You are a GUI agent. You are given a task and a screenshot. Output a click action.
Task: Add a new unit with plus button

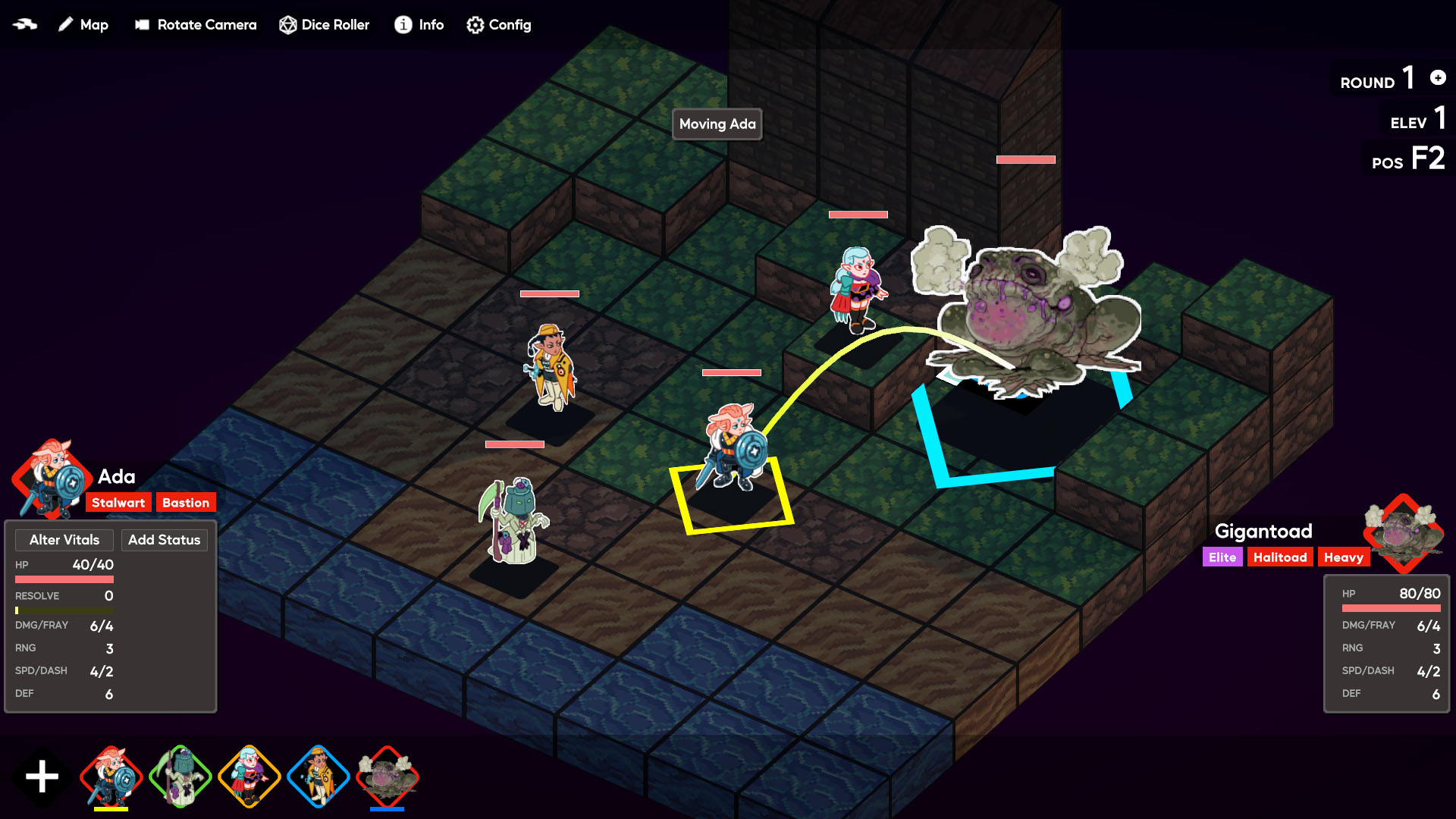pyautogui.click(x=42, y=777)
